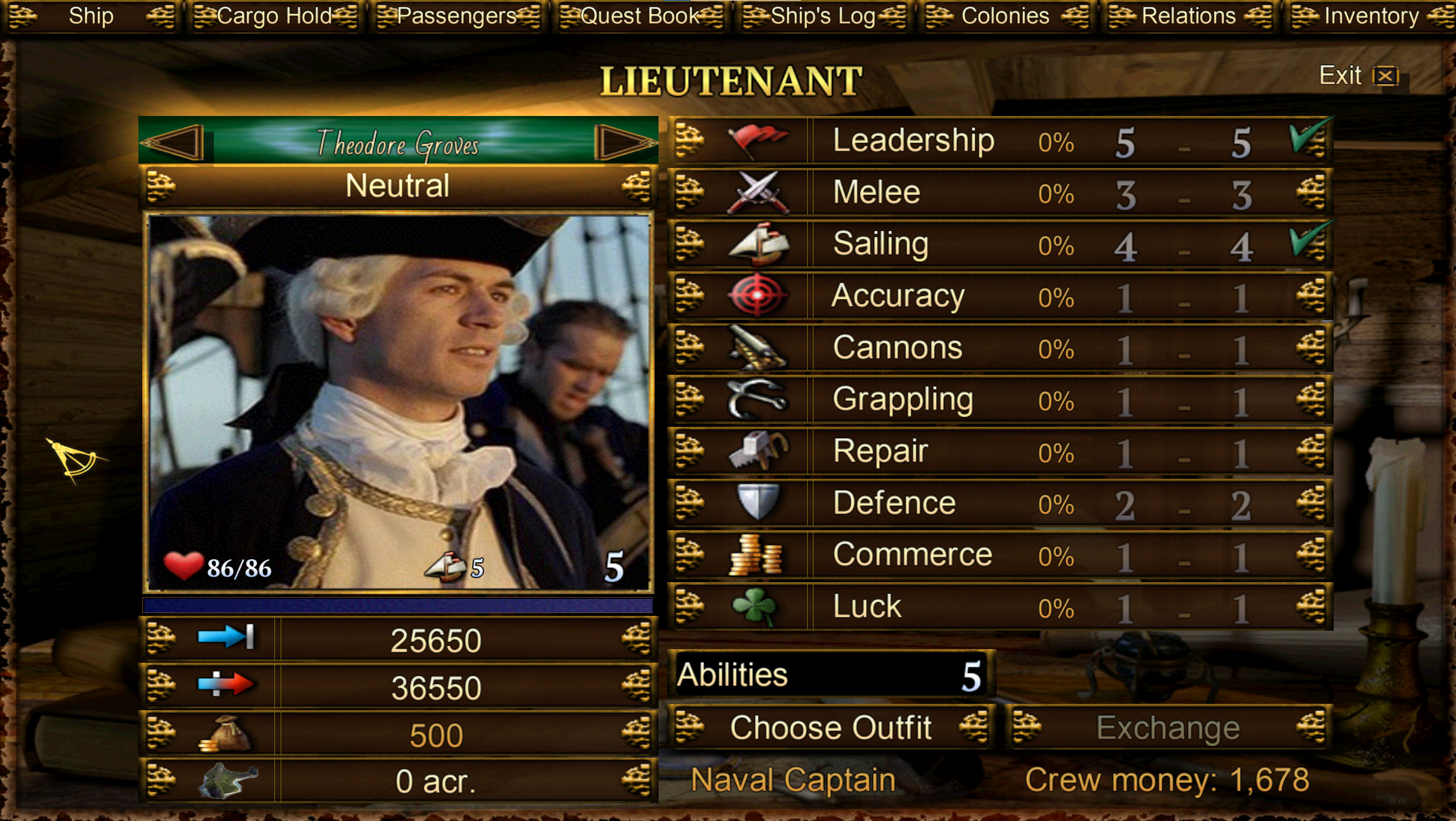The image size is (1456, 821).
Task: Open the Ship's Log tab
Action: tap(823, 16)
